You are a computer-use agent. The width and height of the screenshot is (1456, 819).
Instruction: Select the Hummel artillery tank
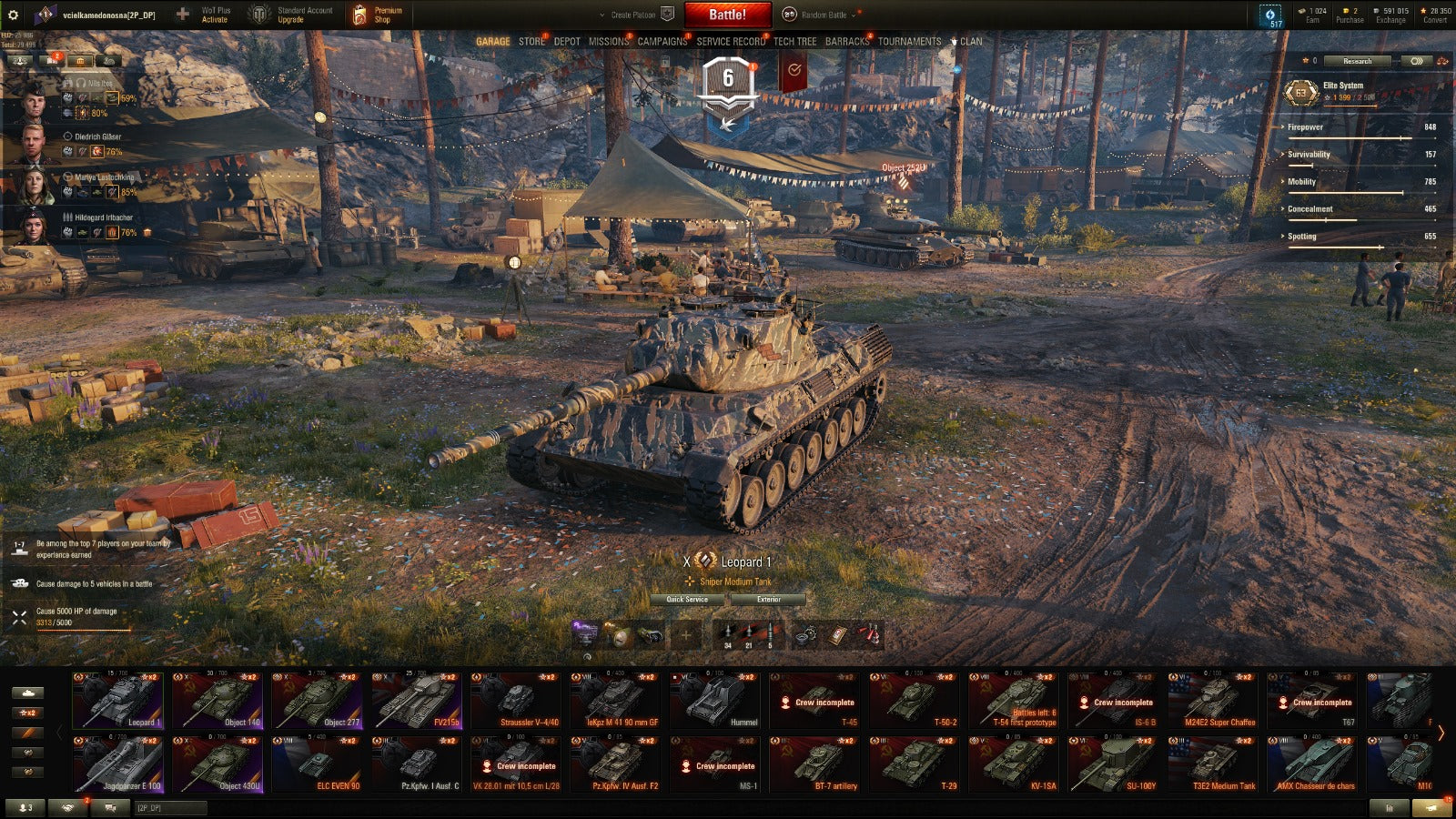tap(714, 701)
